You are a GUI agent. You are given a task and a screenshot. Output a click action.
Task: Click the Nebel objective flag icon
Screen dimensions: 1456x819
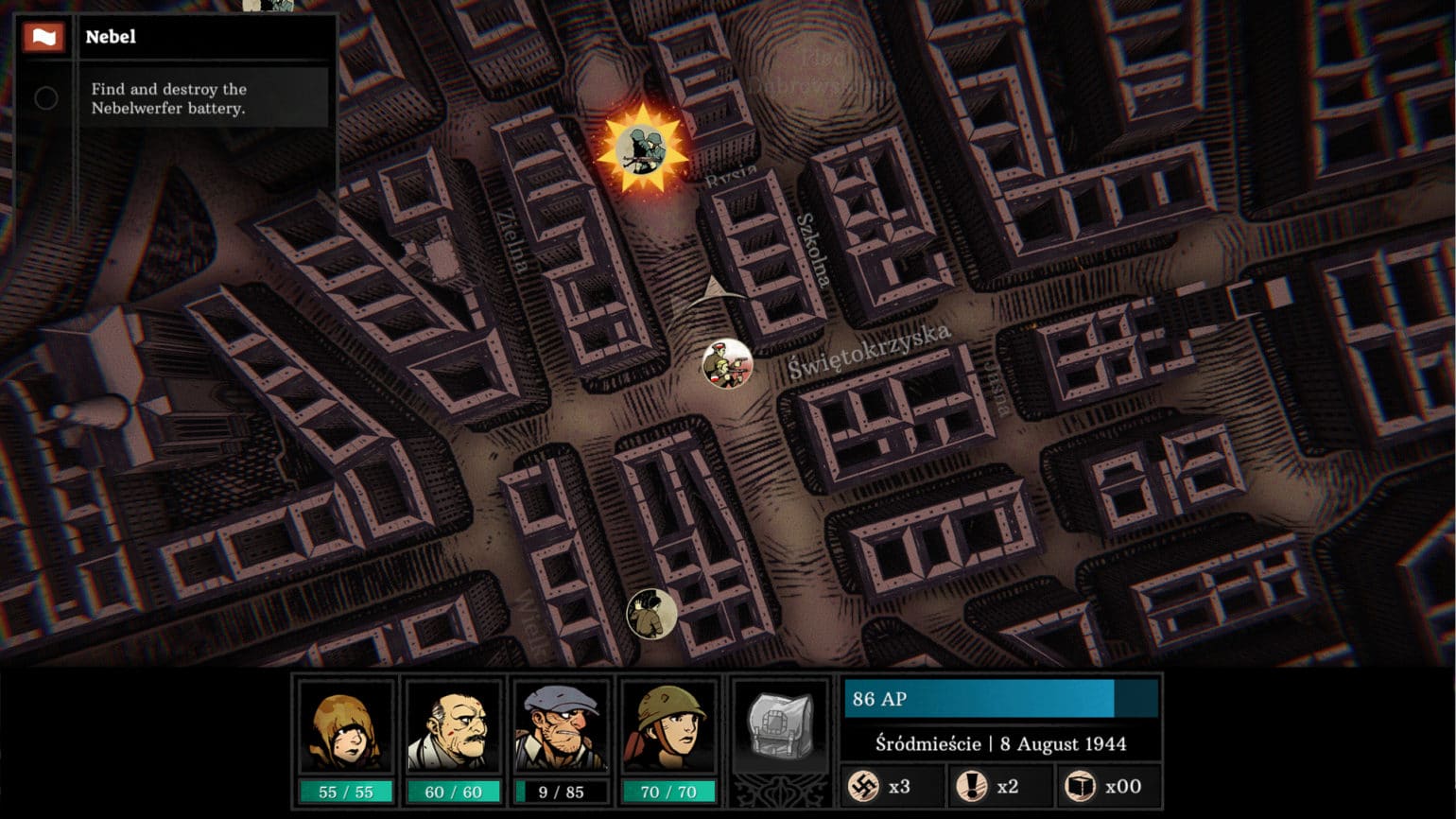pyautogui.click(x=44, y=38)
